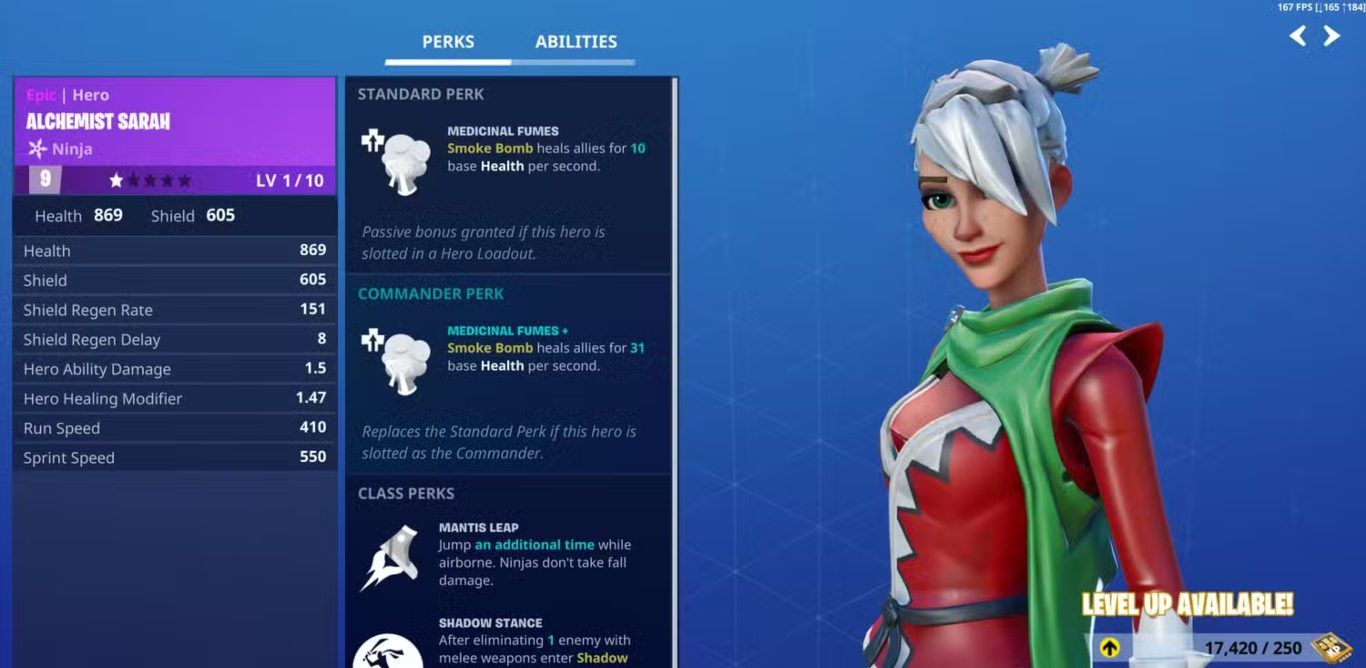Select the Shield Regen Rate stat row
The image size is (1366, 668).
pos(175,310)
